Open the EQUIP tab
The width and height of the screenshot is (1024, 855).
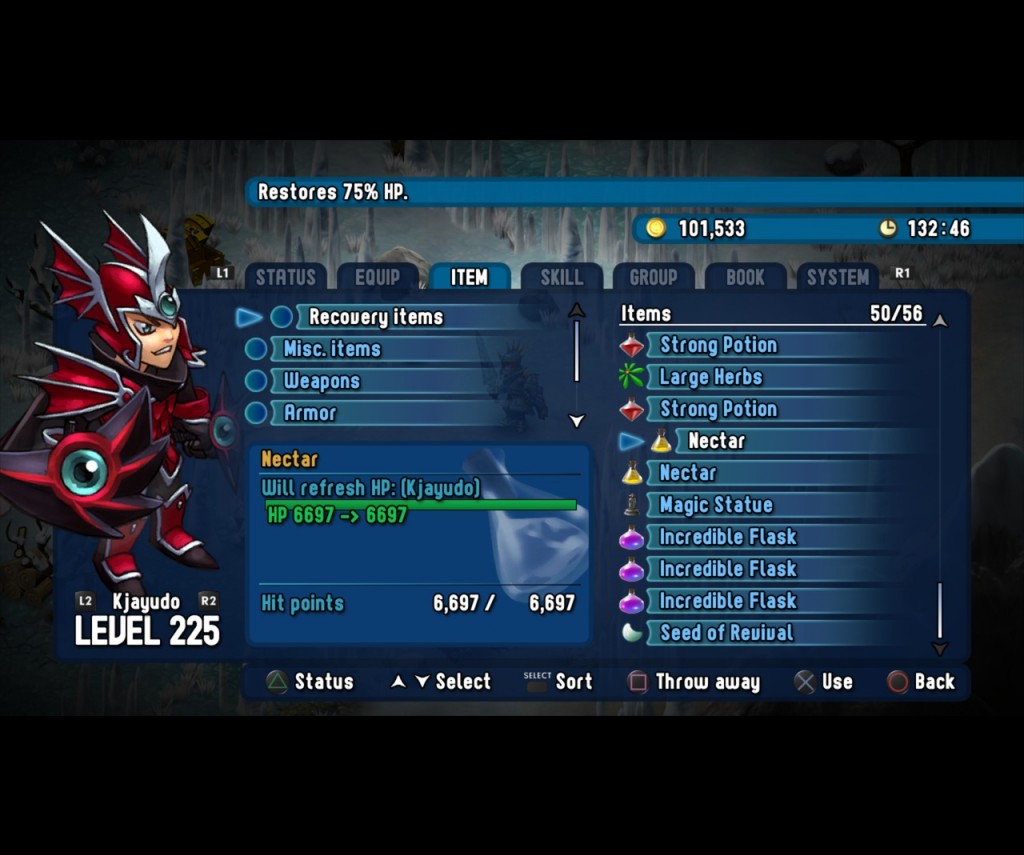click(x=377, y=278)
